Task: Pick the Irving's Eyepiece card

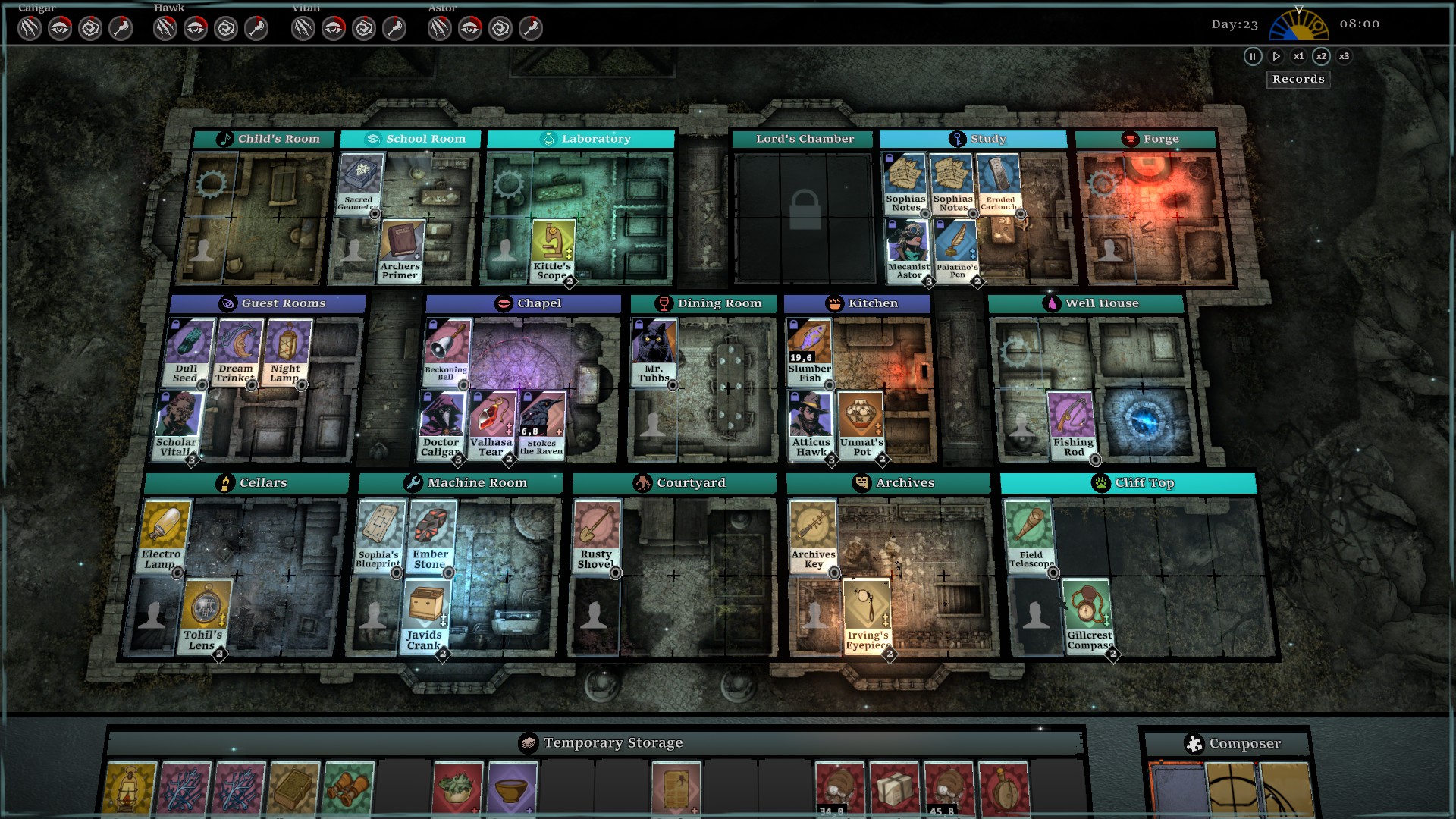Action: (866, 616)
